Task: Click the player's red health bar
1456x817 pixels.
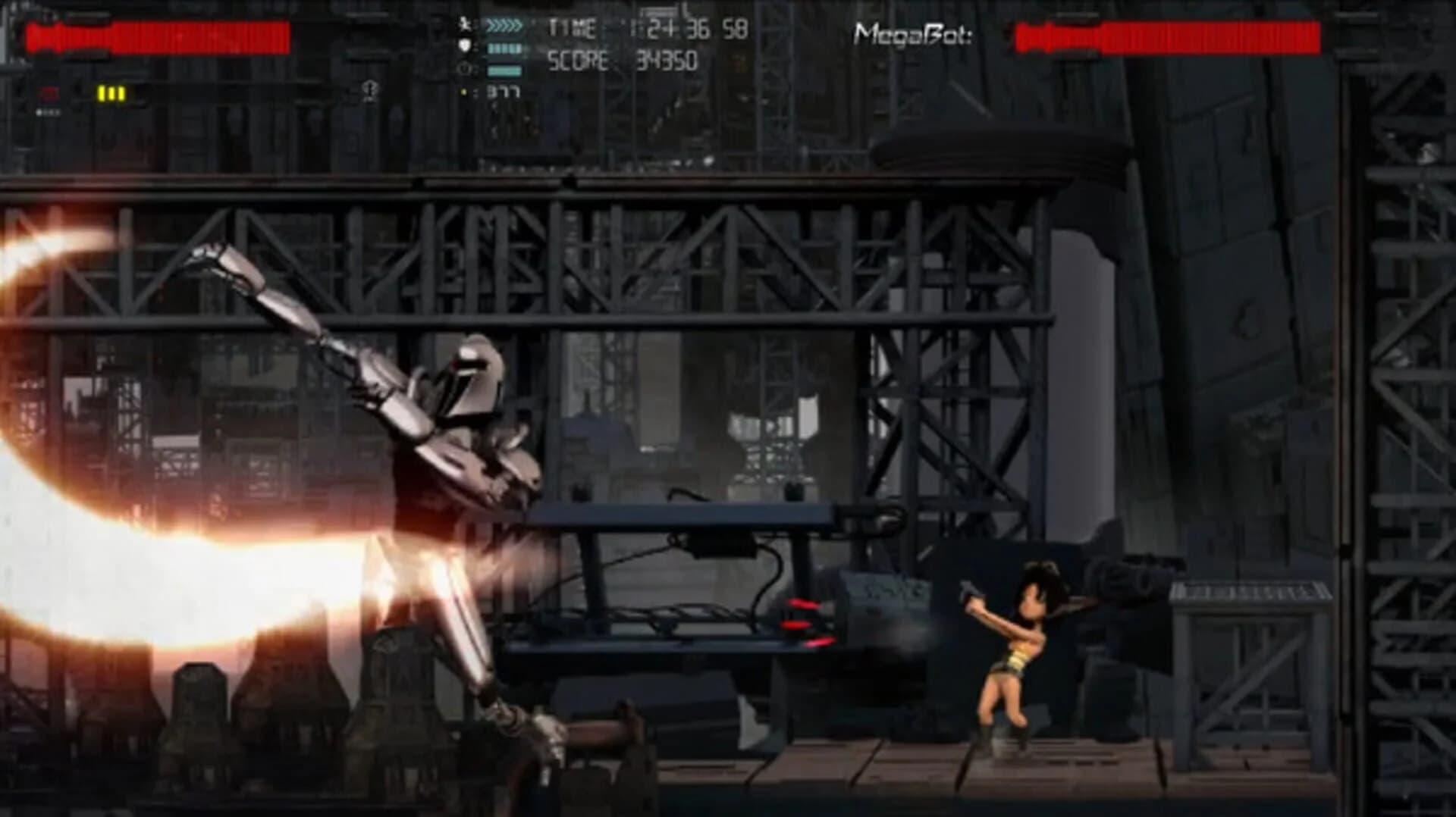Action: [159, 35]
